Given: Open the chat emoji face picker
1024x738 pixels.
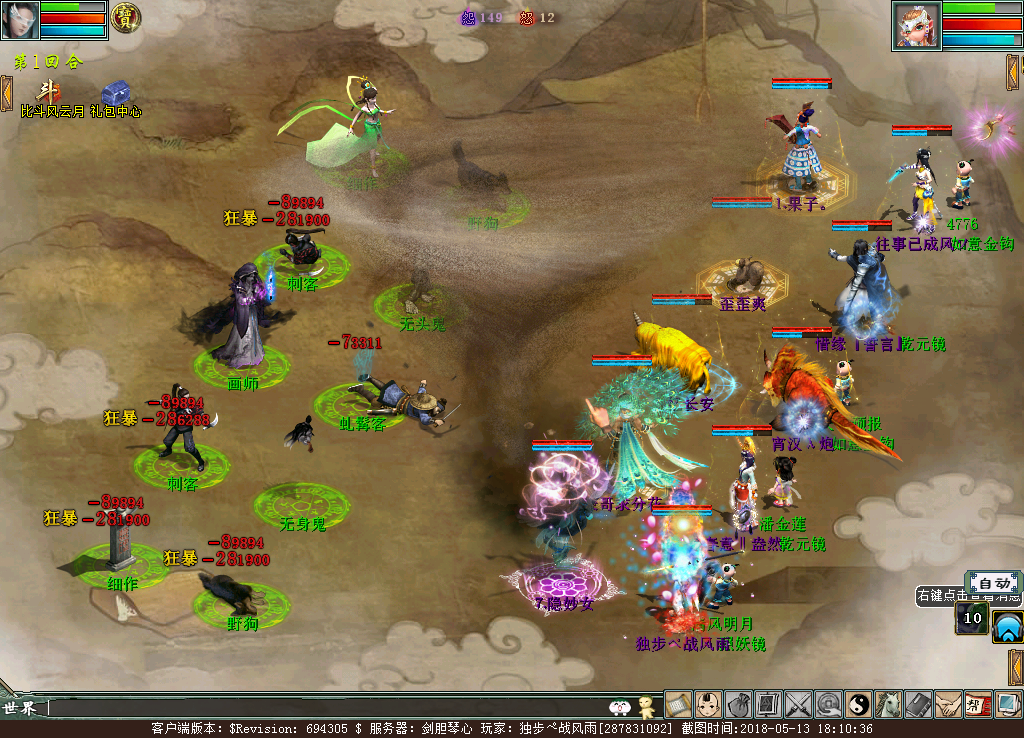Looking at the screenshot, I should (x=620, y=708).
